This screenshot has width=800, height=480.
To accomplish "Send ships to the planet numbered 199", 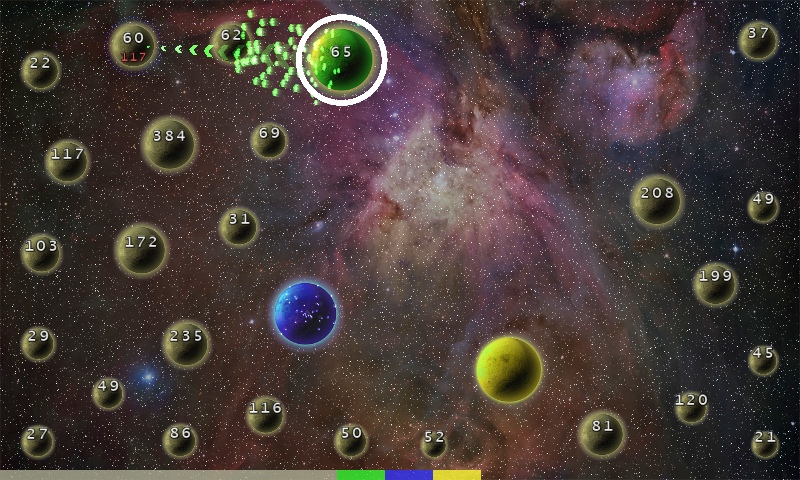I will click(715, 284).
